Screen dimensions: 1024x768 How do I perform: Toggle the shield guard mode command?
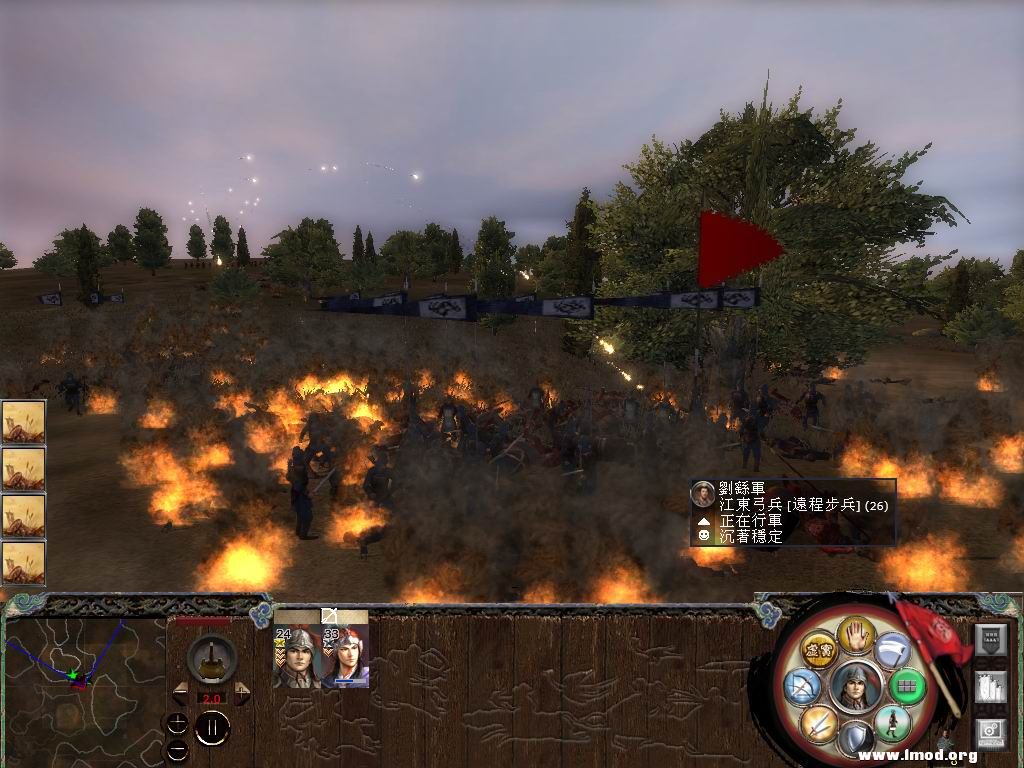tap(855, 738)
